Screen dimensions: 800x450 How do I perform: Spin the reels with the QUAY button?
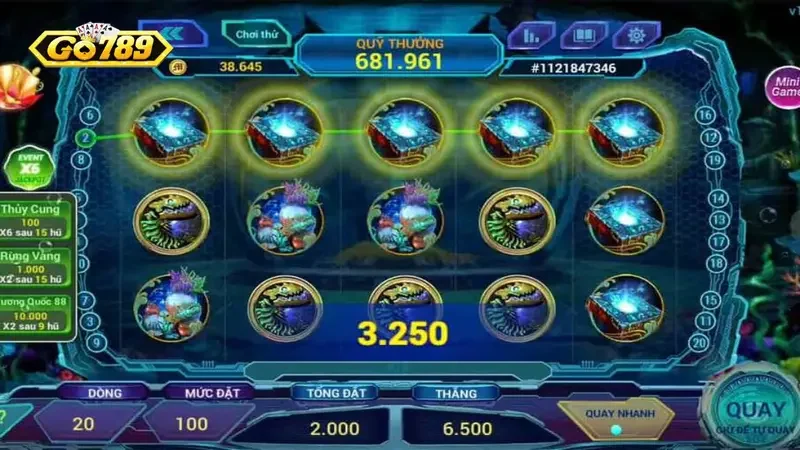pyautogui.click(x=754, y=412)
